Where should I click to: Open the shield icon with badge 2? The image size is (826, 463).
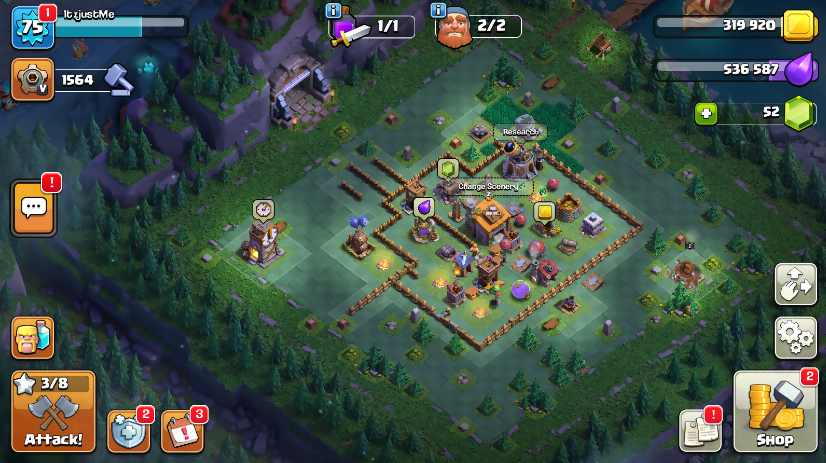[x=128, y=431]
